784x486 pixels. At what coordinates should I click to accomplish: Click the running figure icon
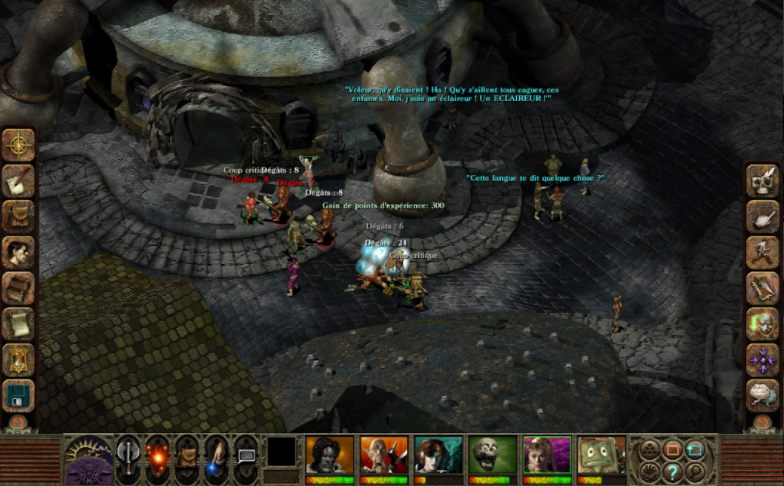point(762,253)
